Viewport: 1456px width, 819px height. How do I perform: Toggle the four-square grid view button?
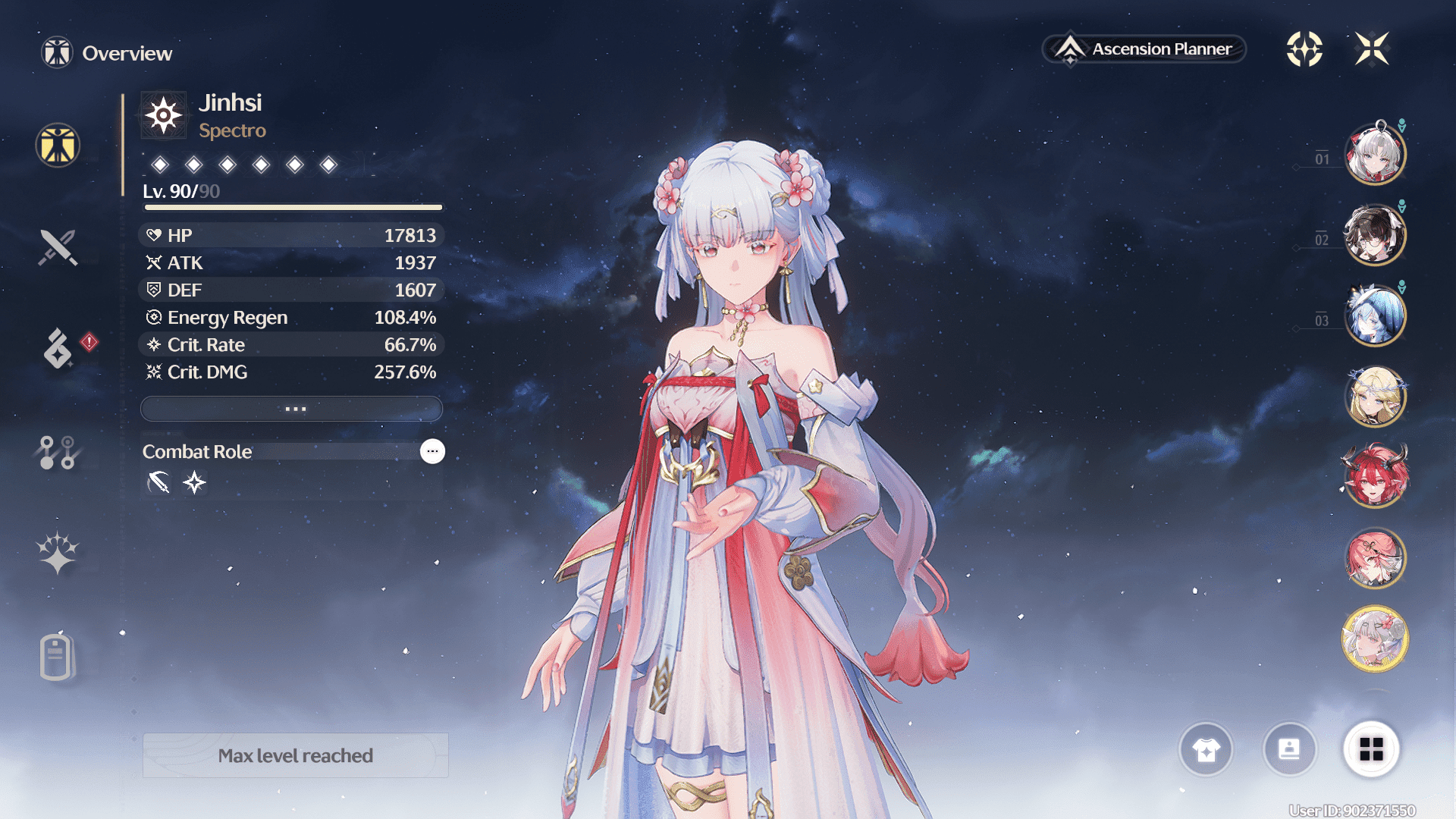pos(1371,749)
